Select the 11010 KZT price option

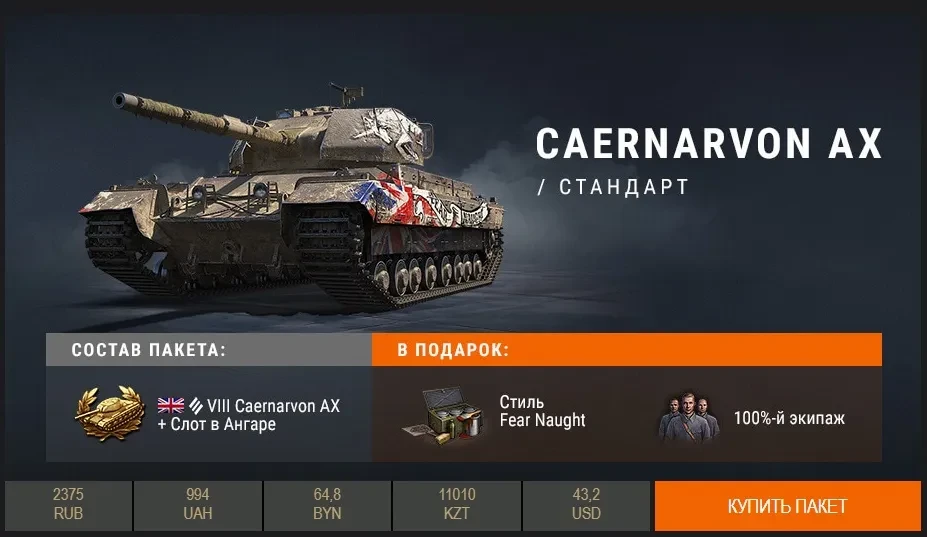pos(457,505)
